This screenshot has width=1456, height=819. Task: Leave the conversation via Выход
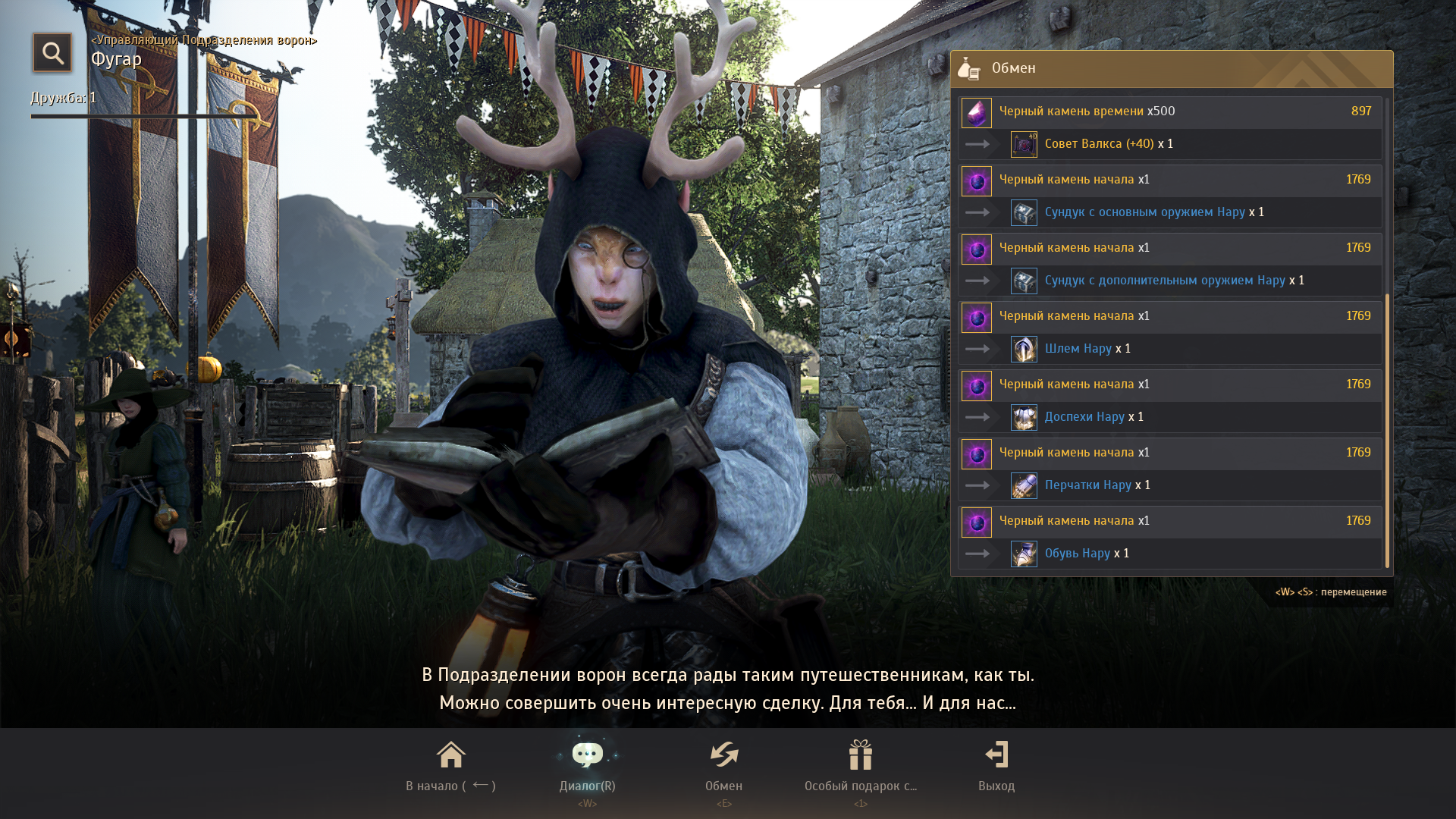coord(996,766)
